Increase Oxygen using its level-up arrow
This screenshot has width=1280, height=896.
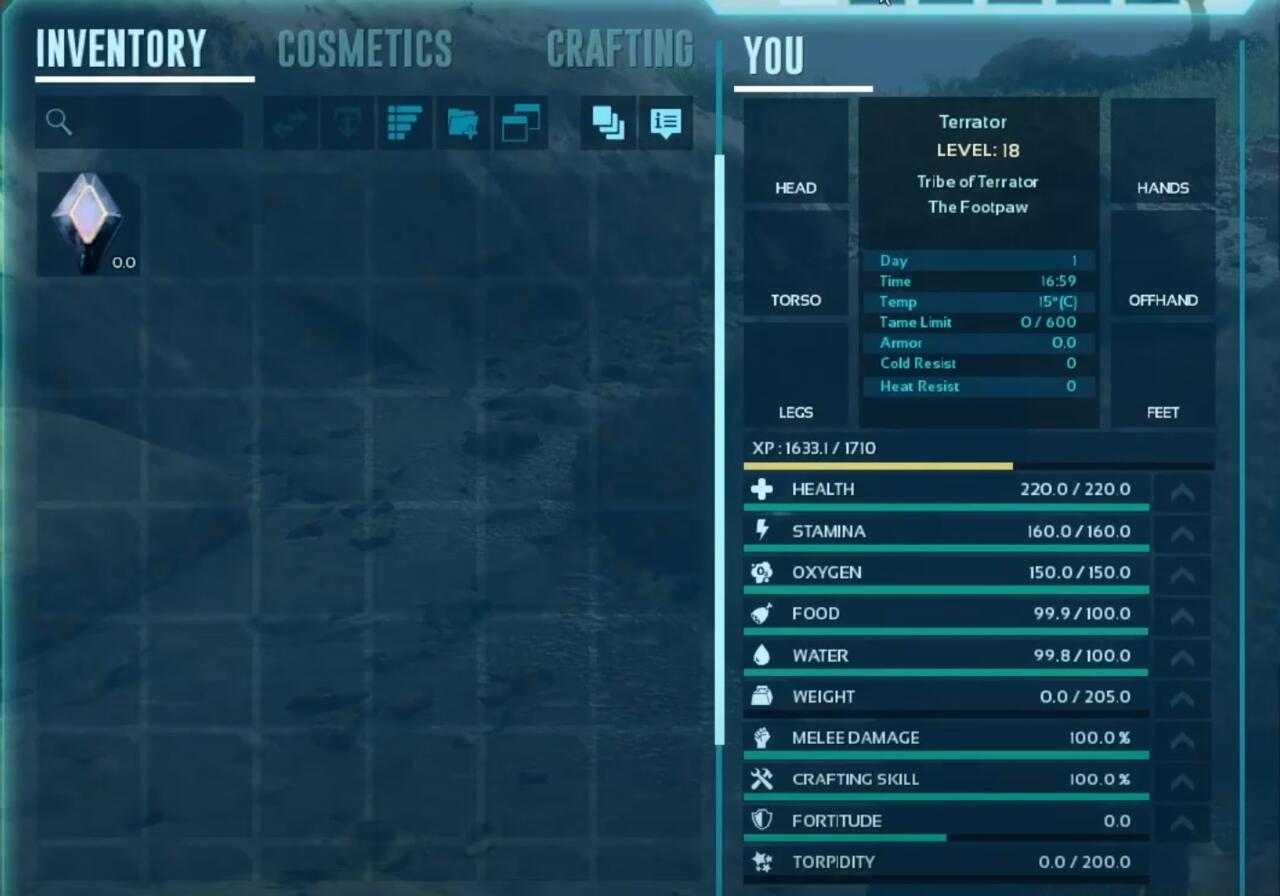click(x=1182, y=574)
